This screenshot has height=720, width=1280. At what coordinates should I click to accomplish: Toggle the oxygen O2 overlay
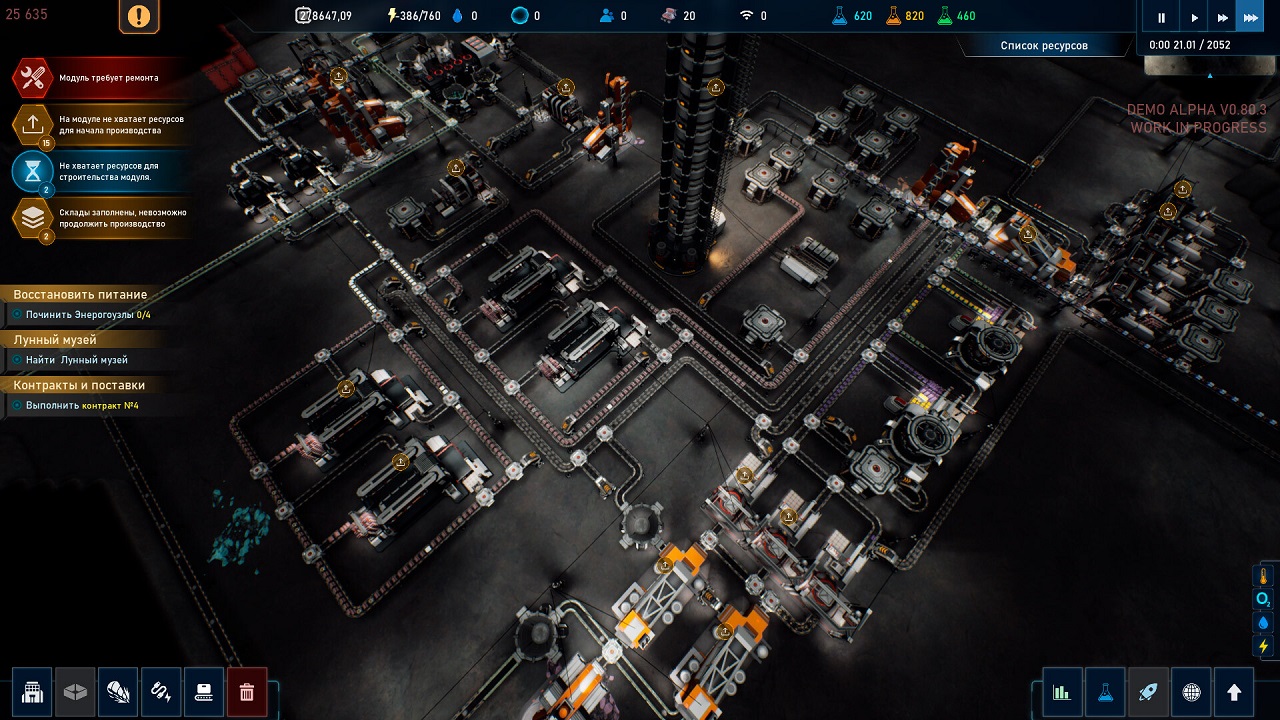(x=1263, y=599)
